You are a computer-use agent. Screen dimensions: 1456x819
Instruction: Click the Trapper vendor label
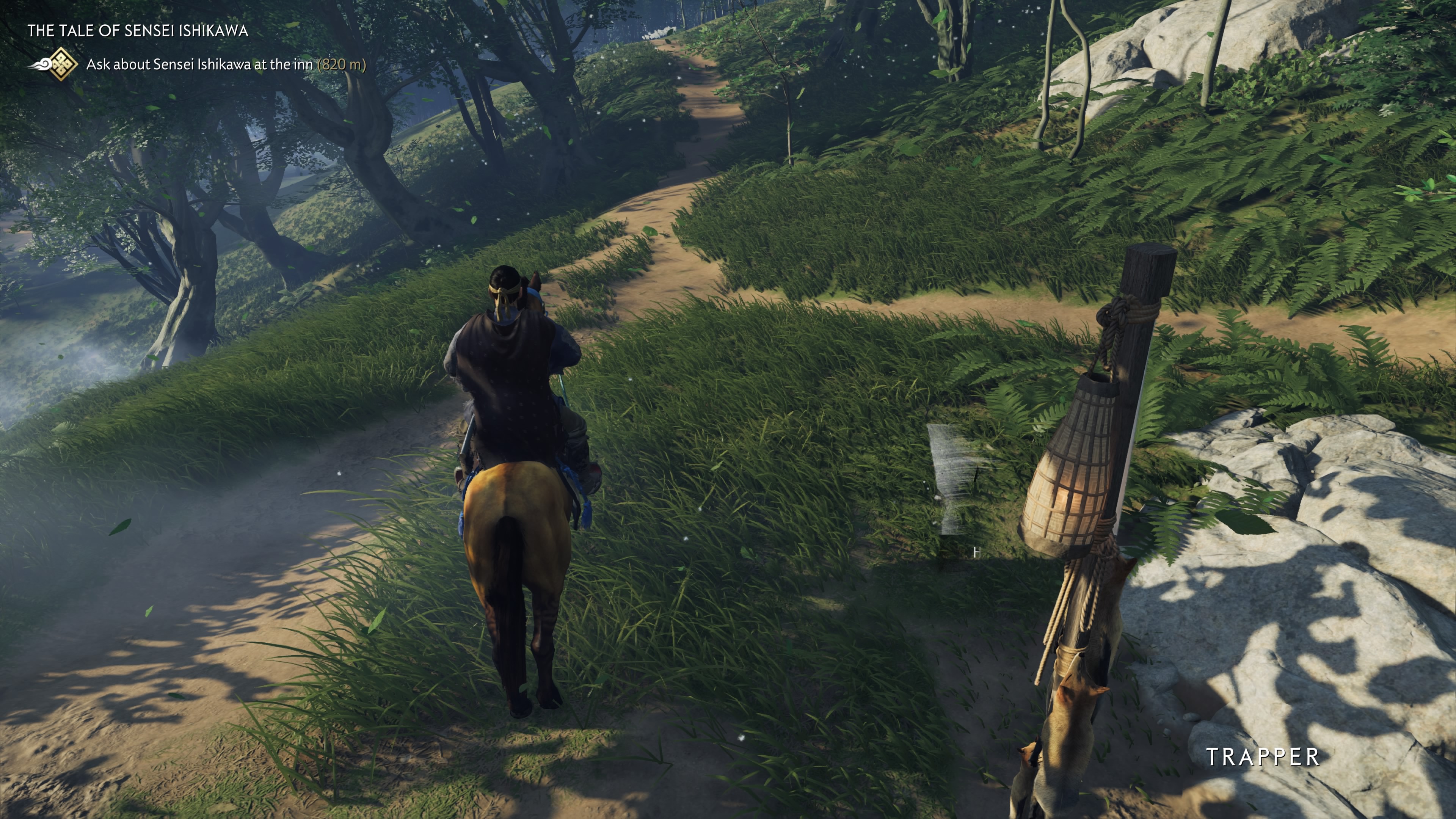[x=1263, y=757]
